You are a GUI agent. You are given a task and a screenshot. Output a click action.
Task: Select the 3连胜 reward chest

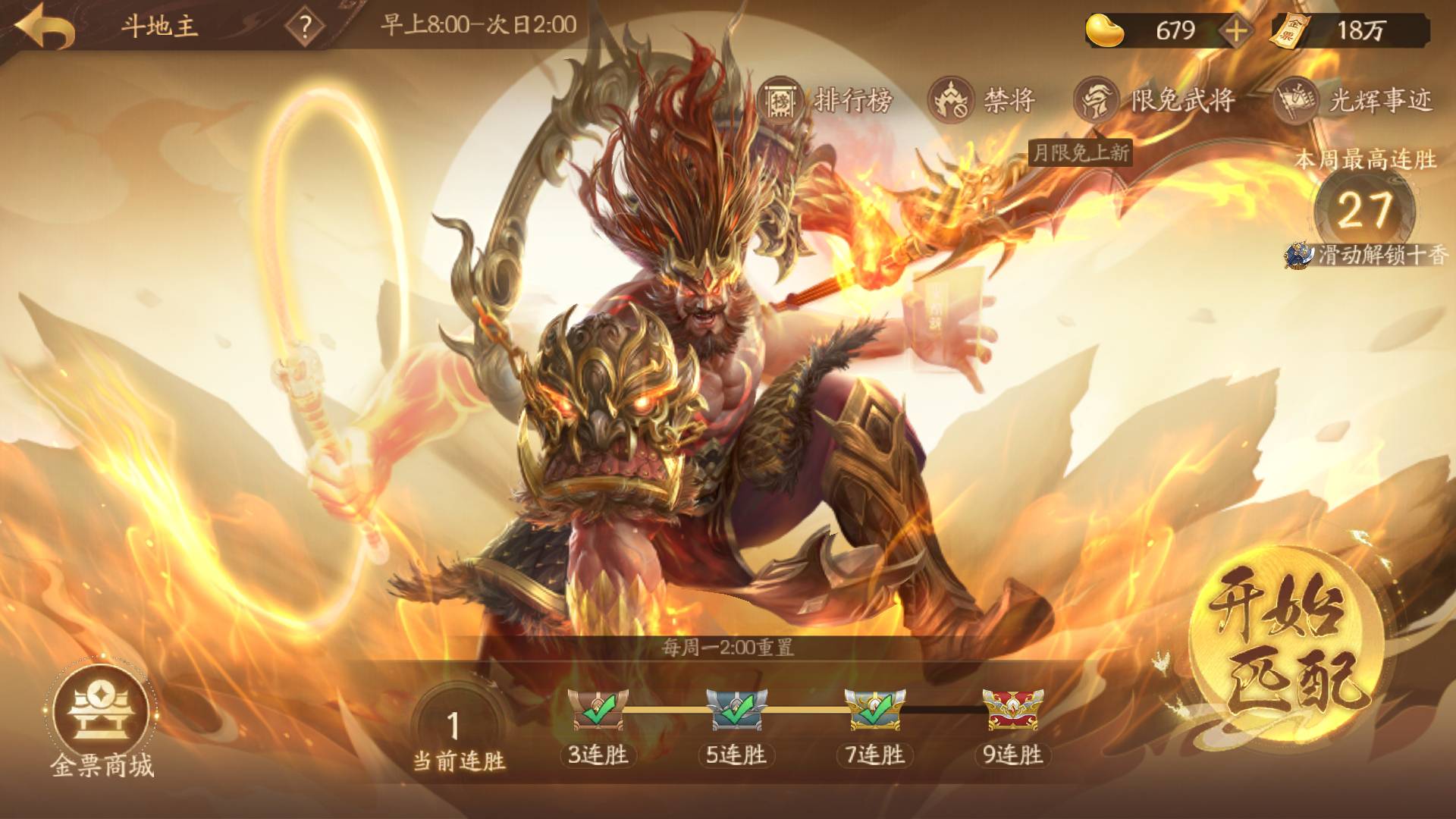click(598, 711)
